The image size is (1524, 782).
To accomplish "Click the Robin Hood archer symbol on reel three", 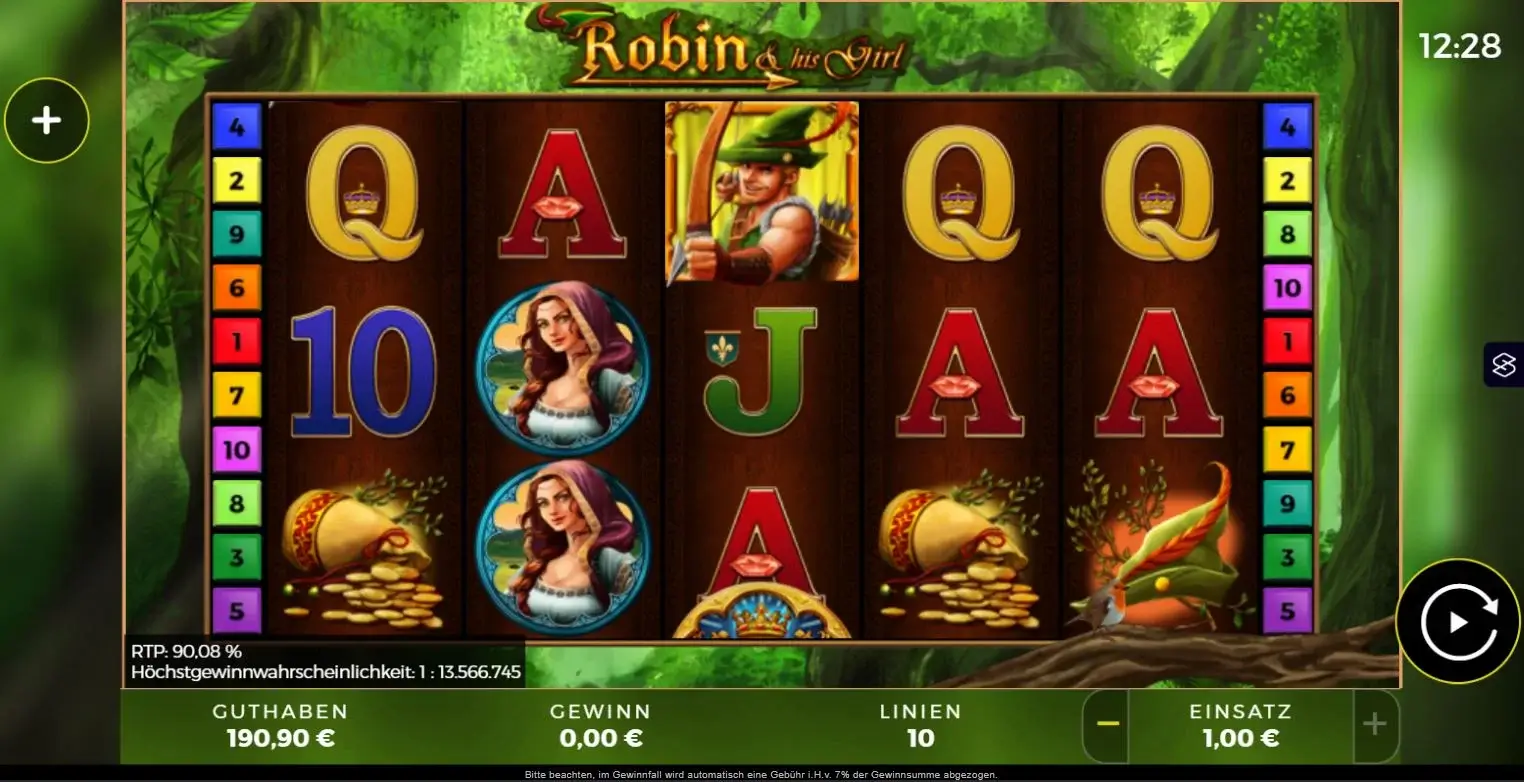I will 762,193.
